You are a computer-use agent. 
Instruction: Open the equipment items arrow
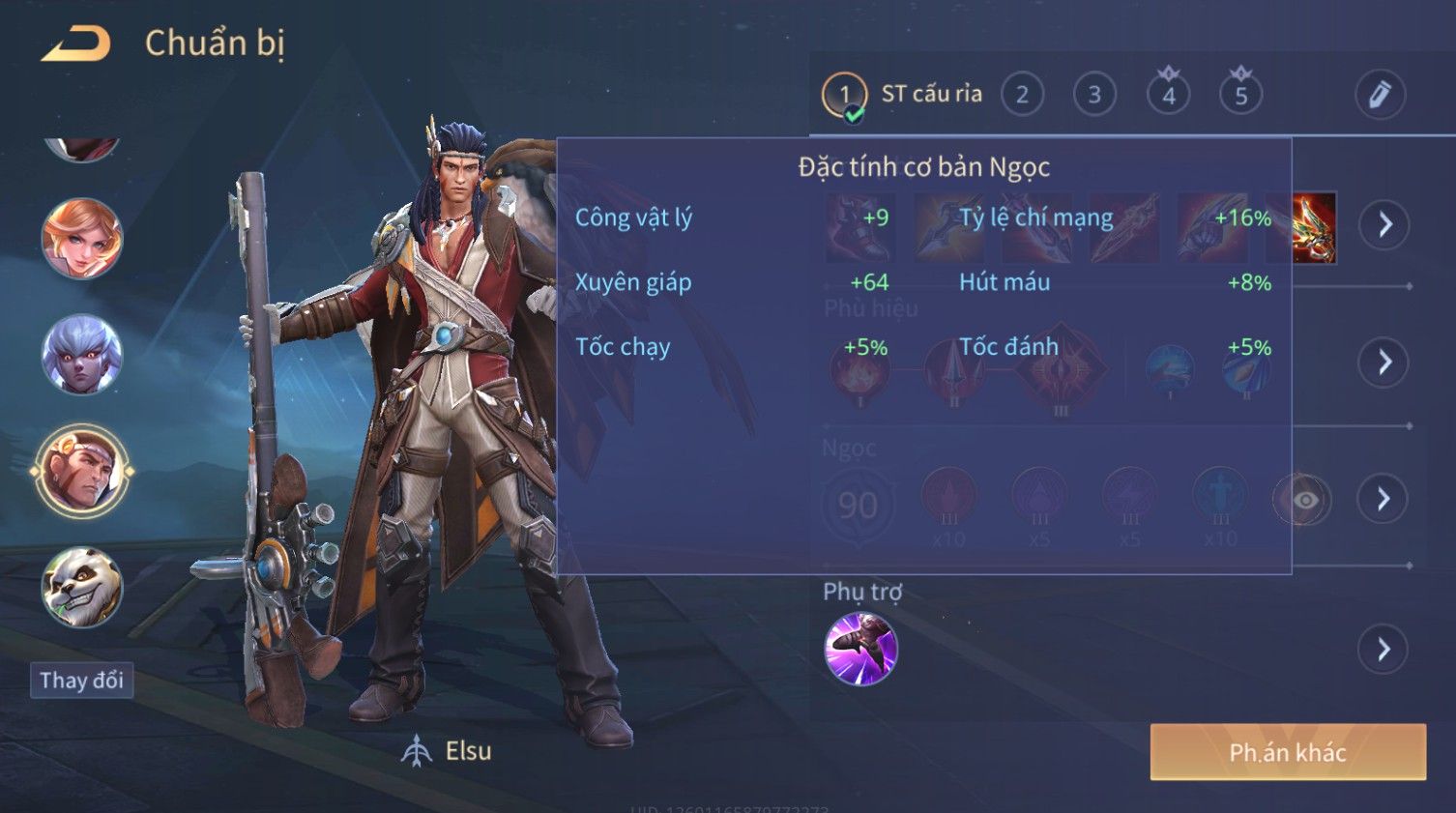pos(1384,225)
